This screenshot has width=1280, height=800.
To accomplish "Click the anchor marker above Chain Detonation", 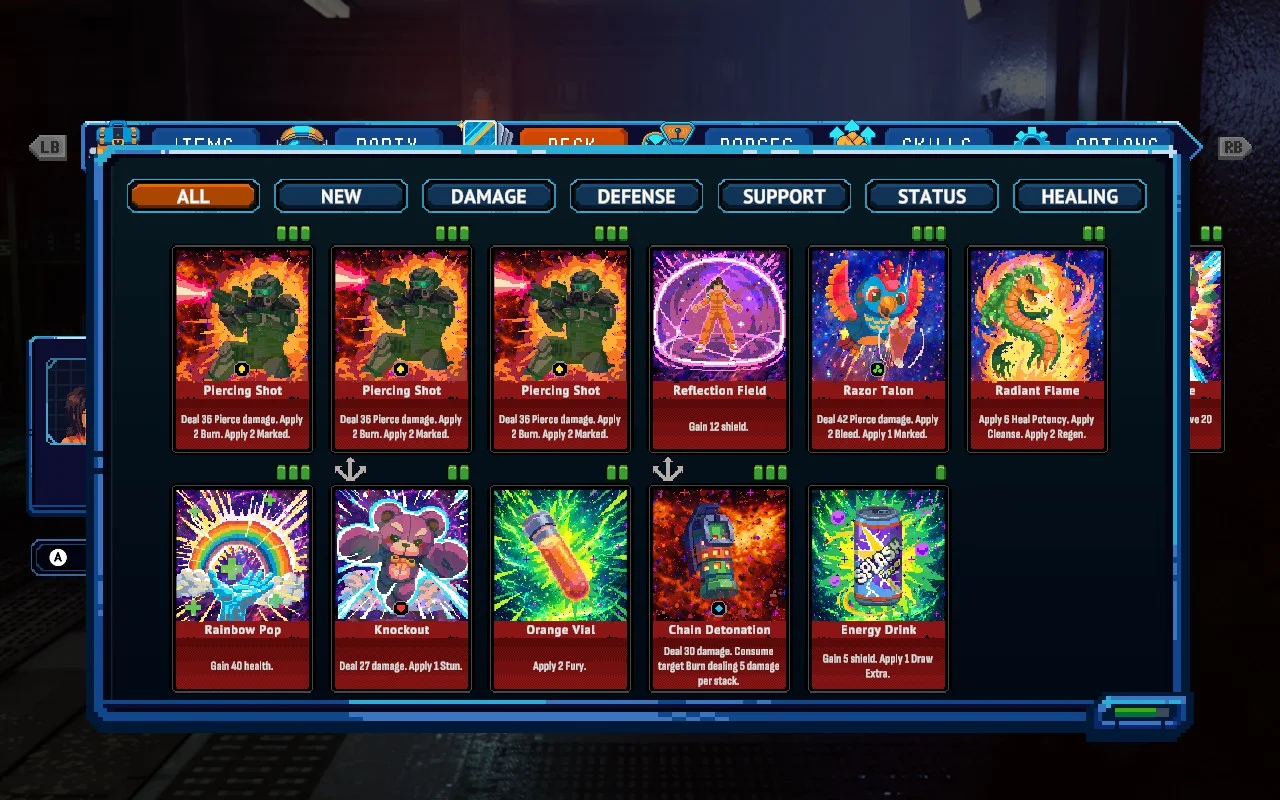I will click(667, 468).
